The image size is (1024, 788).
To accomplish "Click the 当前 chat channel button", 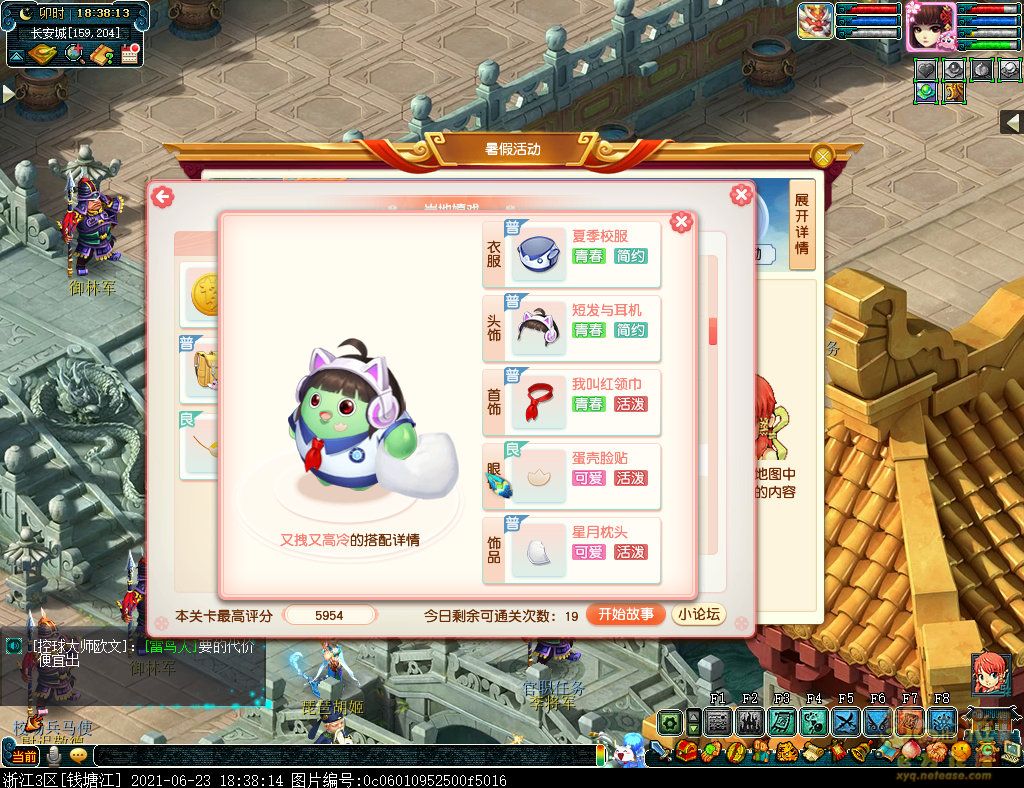I will [21, 756].
